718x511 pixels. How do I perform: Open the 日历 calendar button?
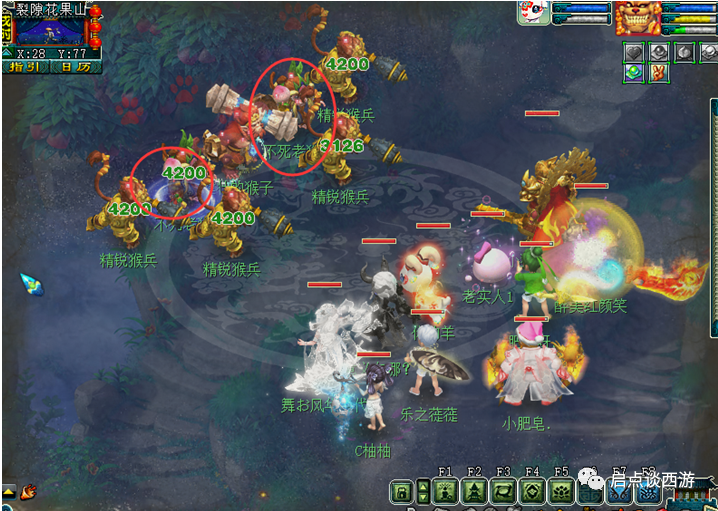[75, 67]
